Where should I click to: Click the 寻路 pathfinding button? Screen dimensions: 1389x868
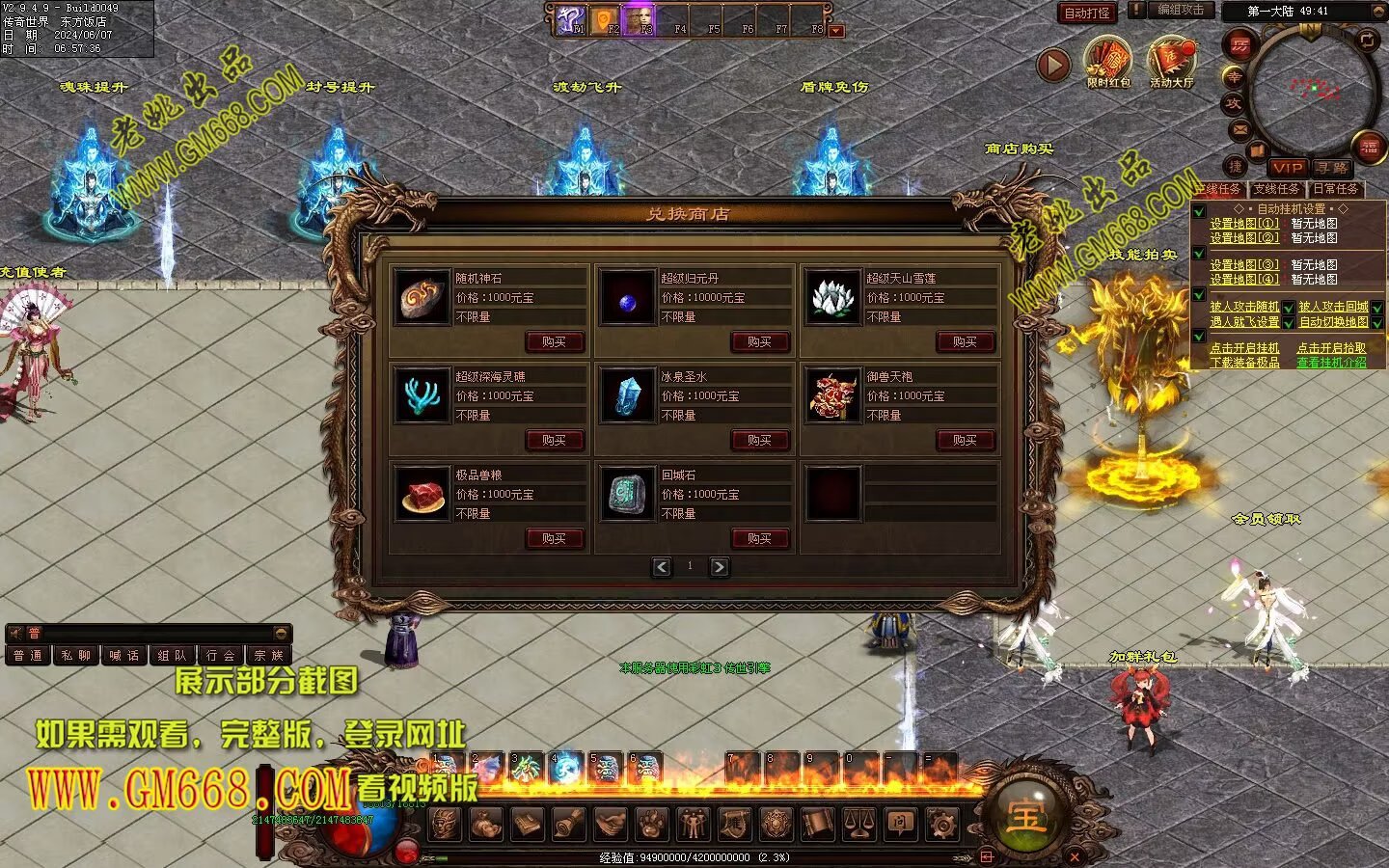click(1332, 168)
